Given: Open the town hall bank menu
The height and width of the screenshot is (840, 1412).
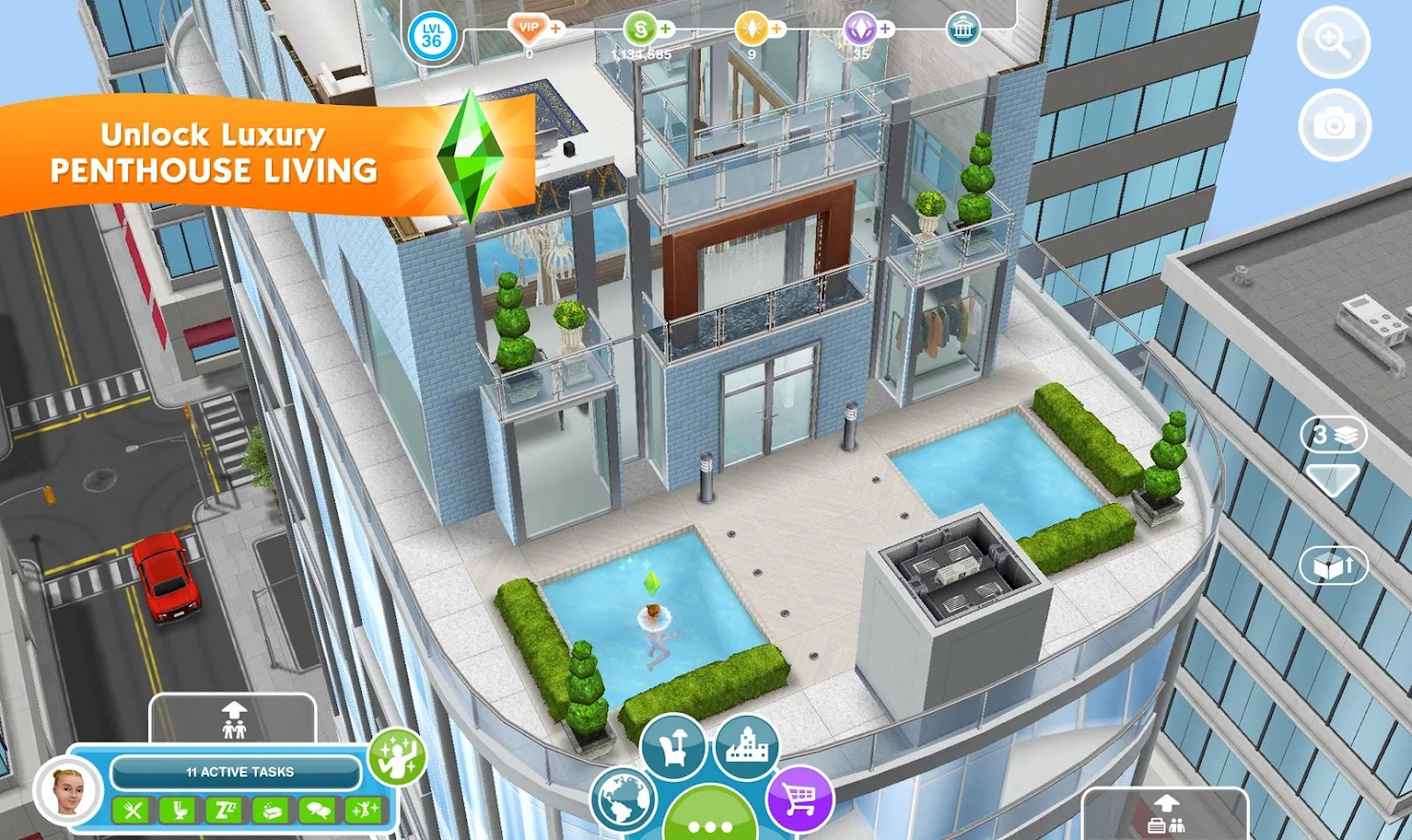Looking at the screenshot, I should tap(962, 28).
